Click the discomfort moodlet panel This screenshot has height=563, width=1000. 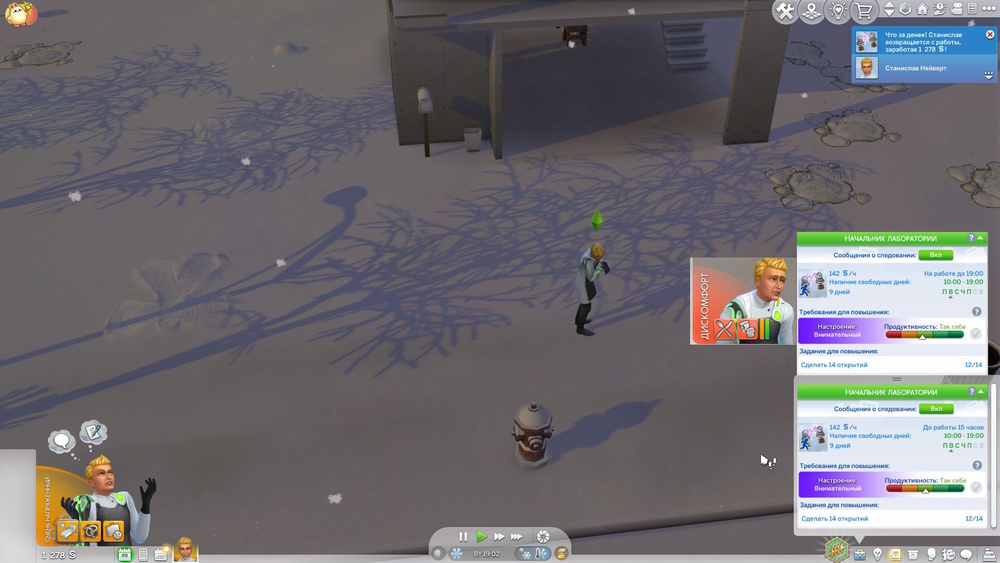741,301
